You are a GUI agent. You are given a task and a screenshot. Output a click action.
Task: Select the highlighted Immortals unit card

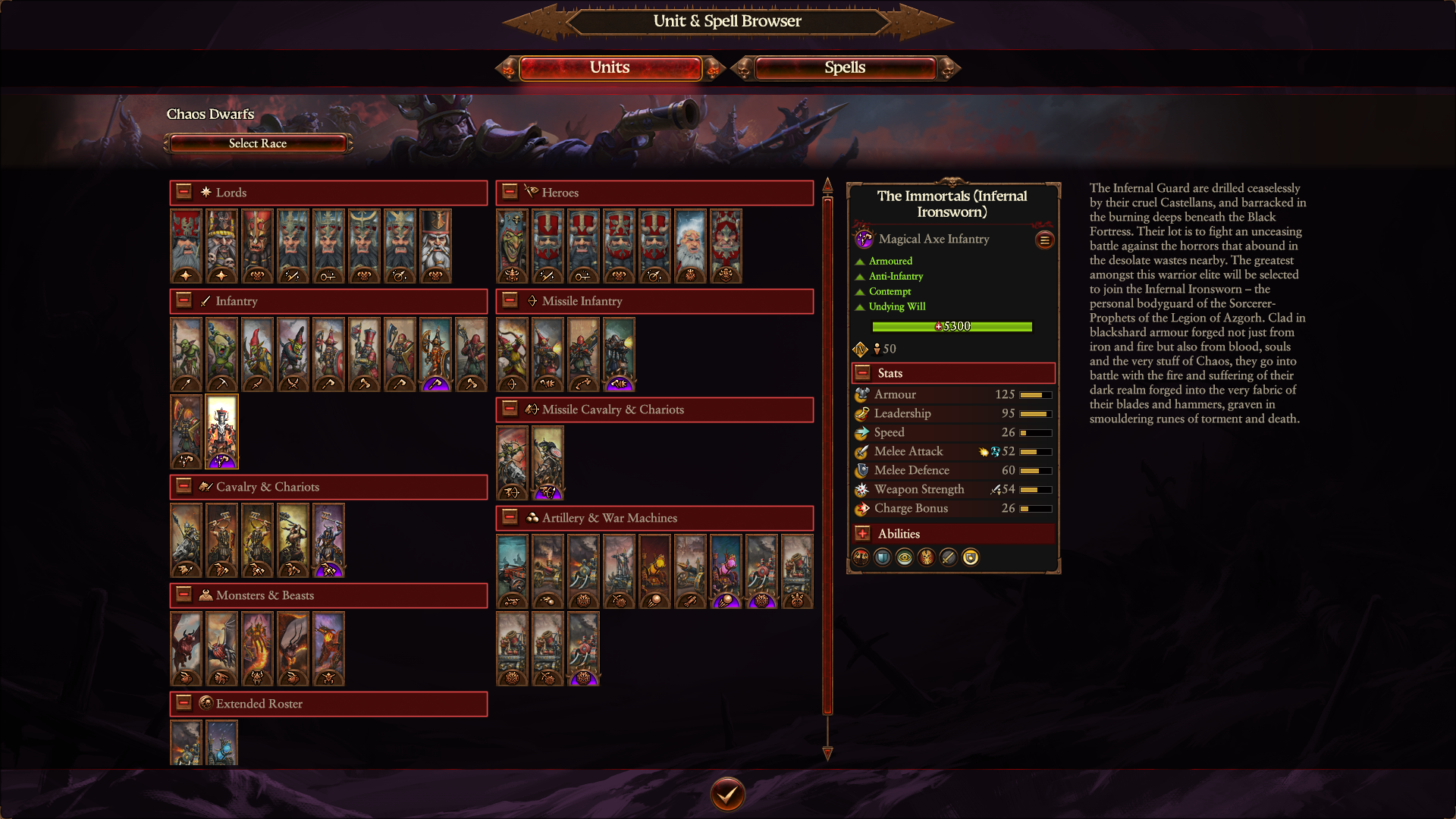221,431
